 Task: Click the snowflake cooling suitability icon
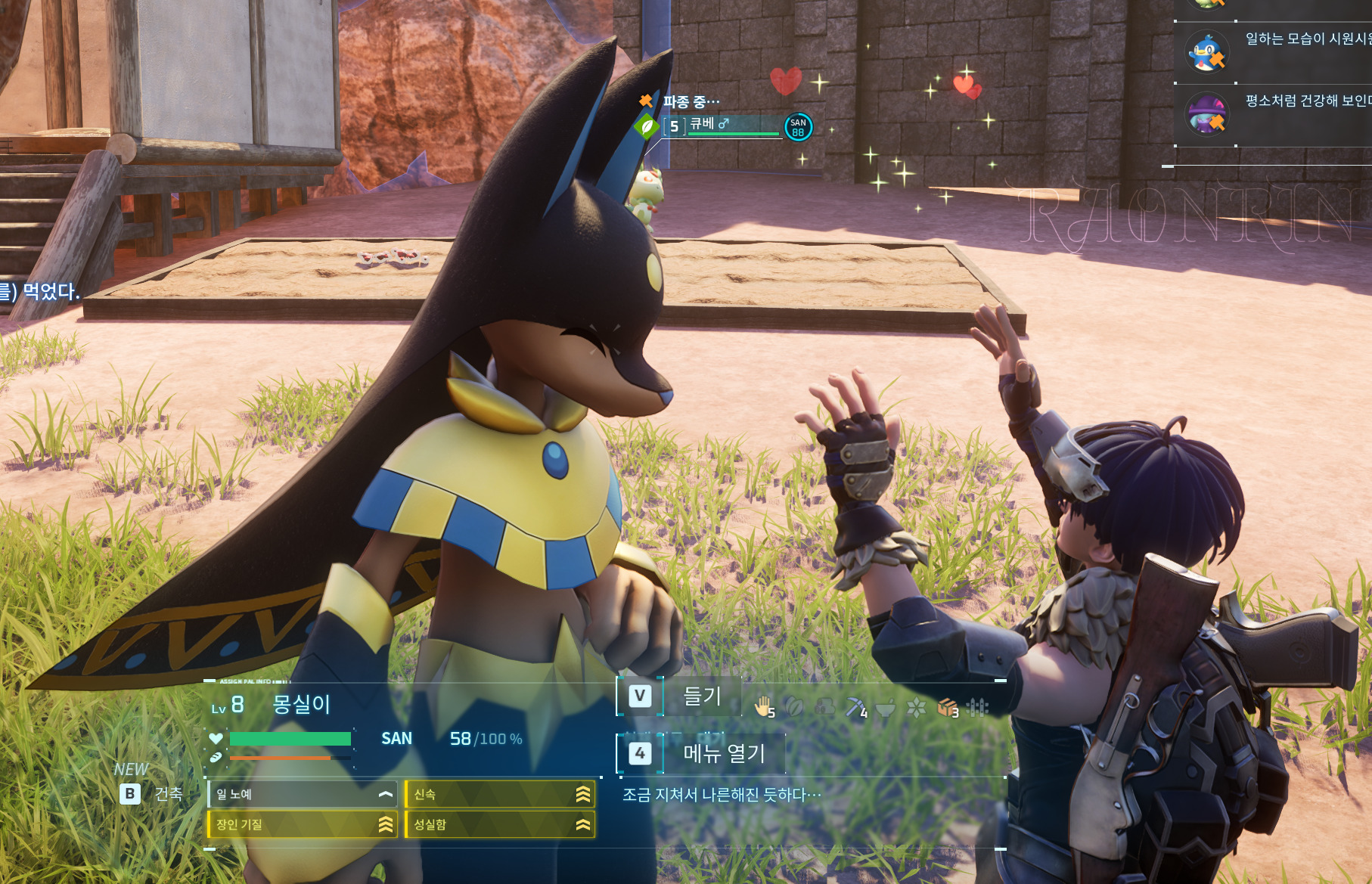tap(916, 707)
